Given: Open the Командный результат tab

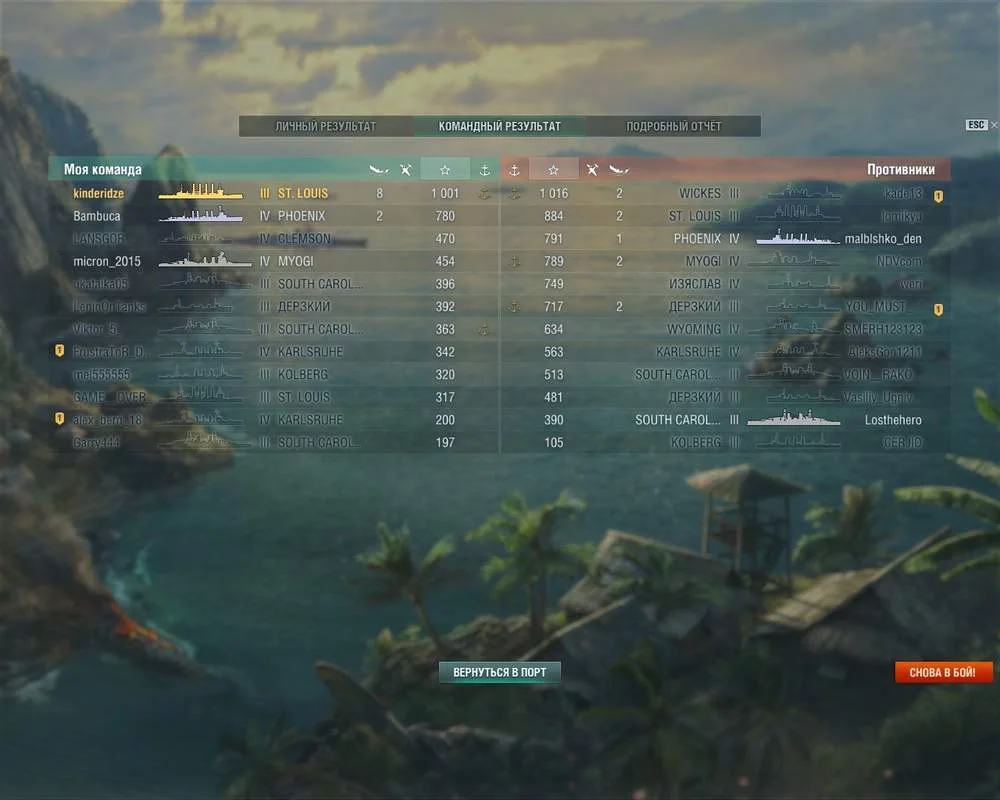Looking at the screenshot, I should click(500, 127).
